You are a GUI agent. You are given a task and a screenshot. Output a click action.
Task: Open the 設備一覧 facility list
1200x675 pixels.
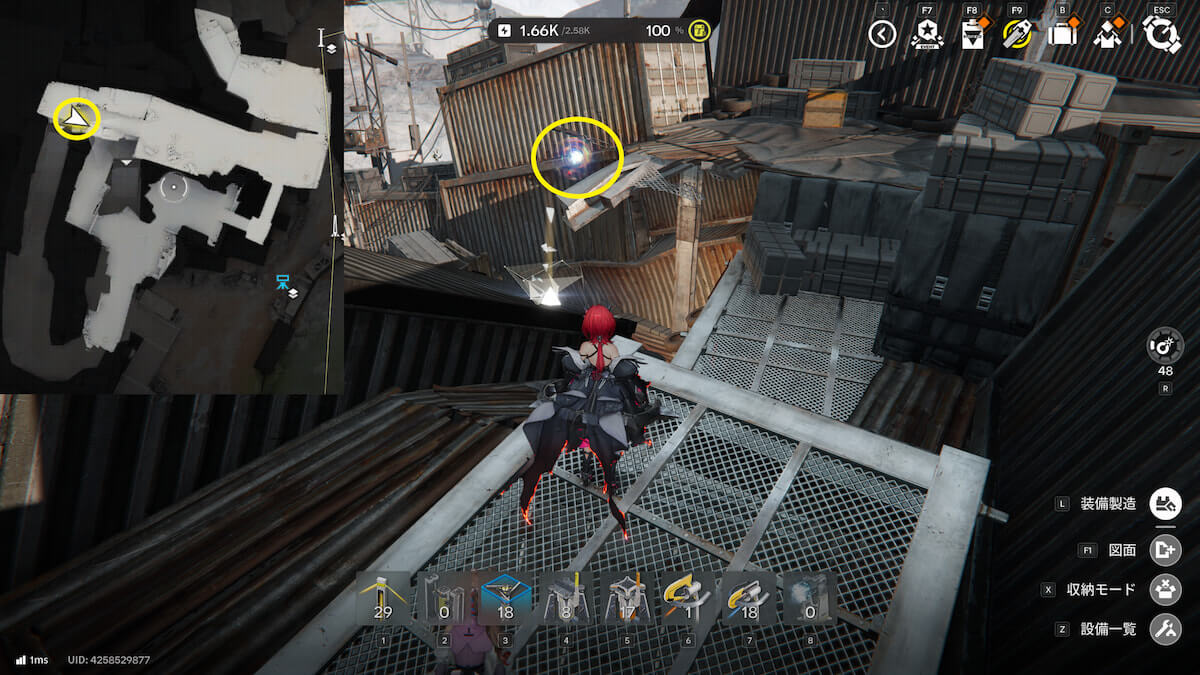pos(1165,629)
